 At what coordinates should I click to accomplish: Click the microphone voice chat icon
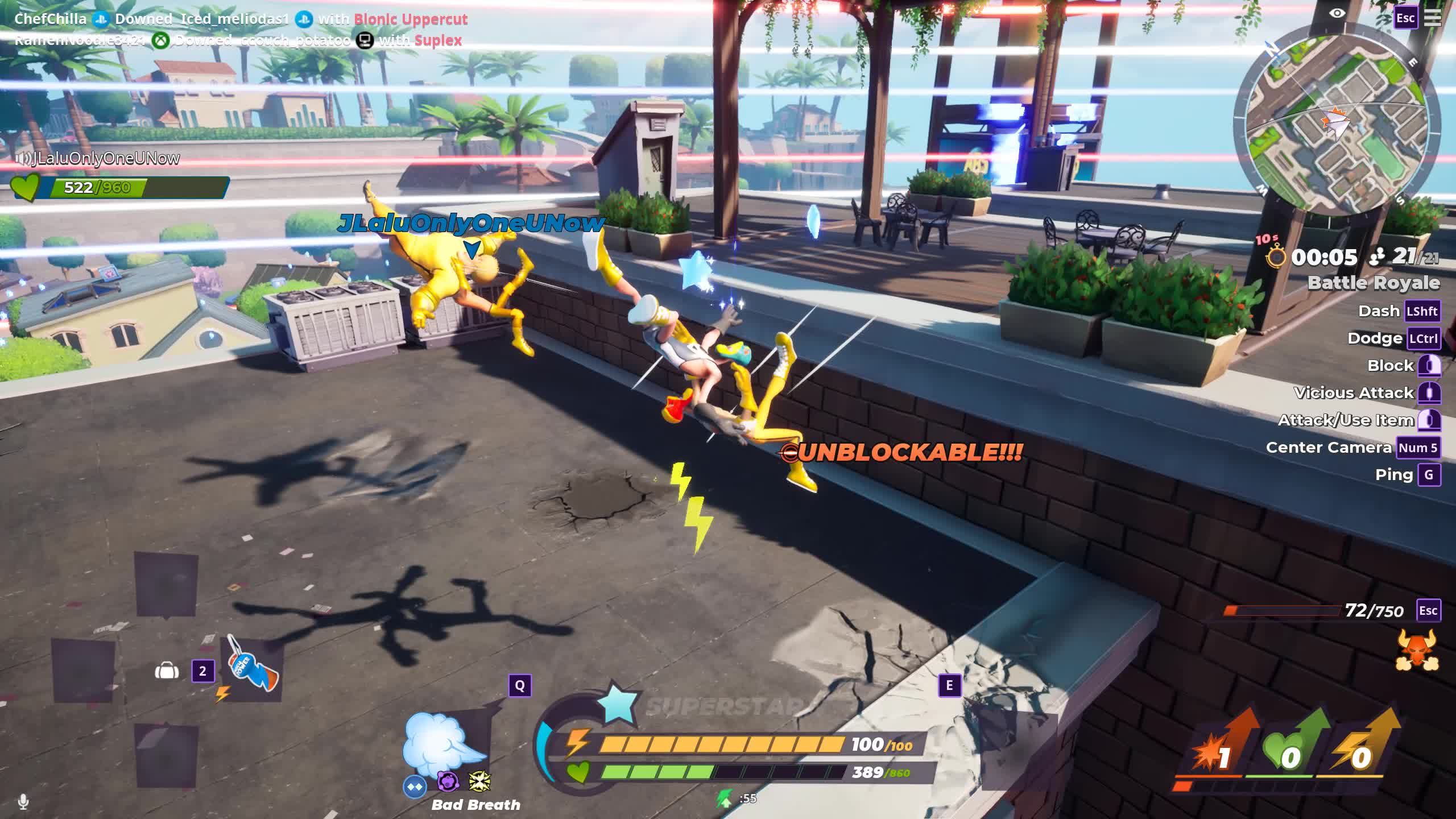click(x=23, y=802)
